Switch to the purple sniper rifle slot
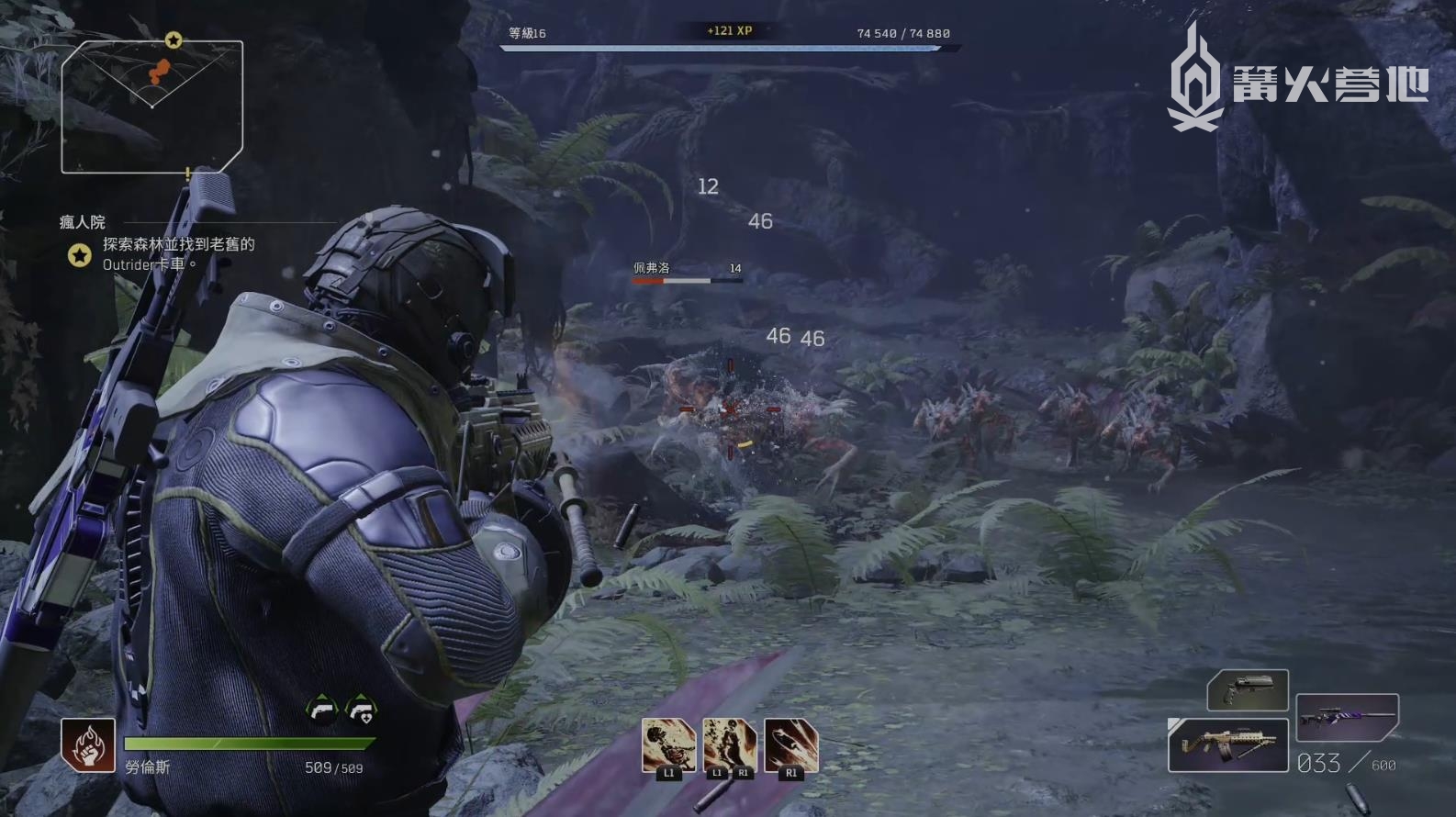The height and width of the screenshot is (817, 1456). tap(1347, 717)
